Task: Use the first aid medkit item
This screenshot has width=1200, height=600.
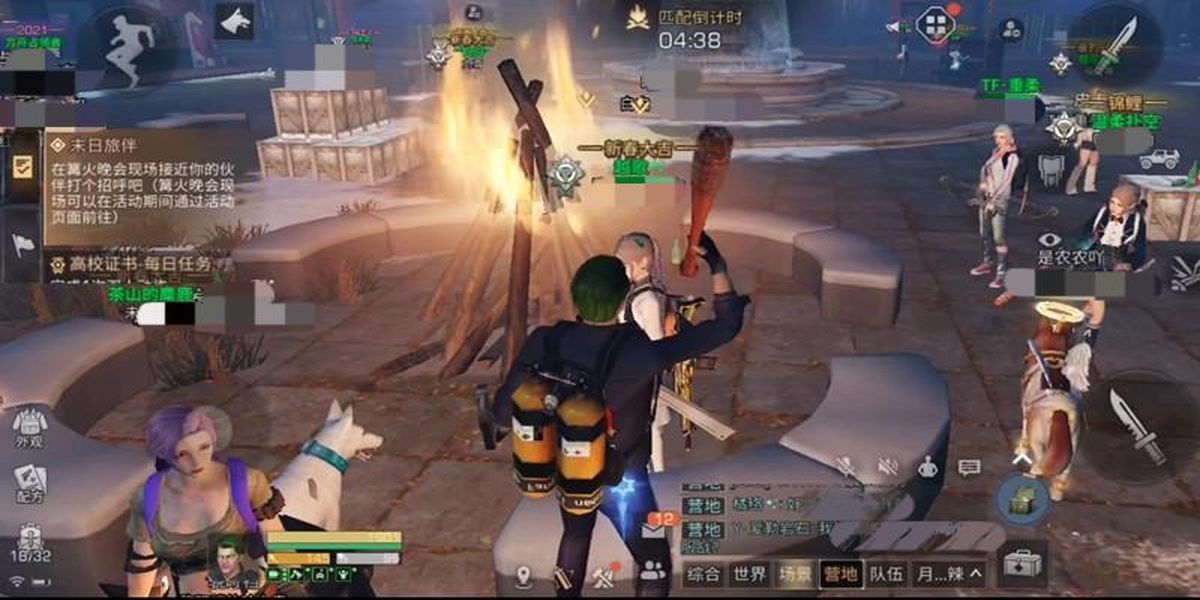Action: coord(1021,562)
